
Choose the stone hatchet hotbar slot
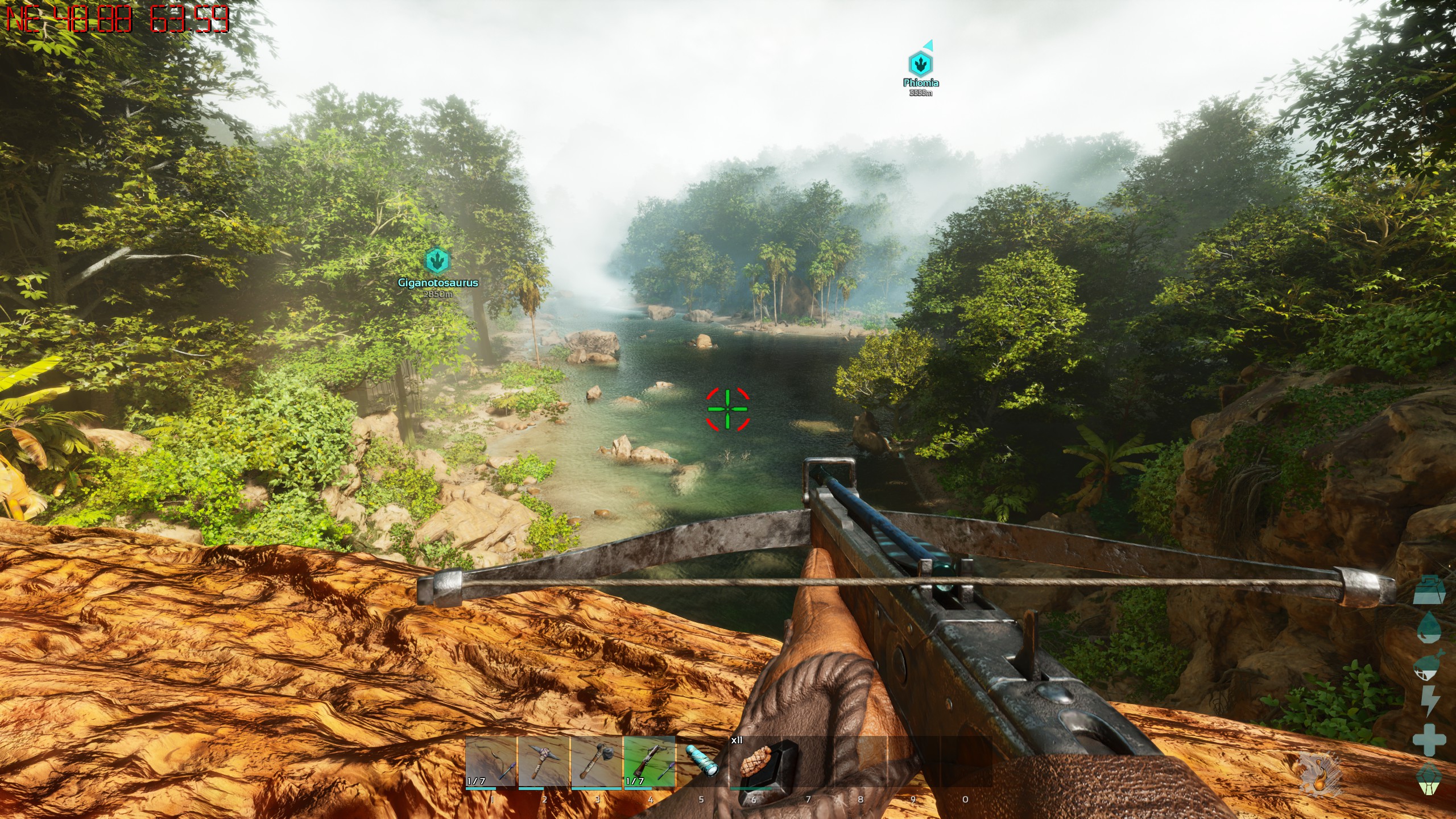click(596, 762)
